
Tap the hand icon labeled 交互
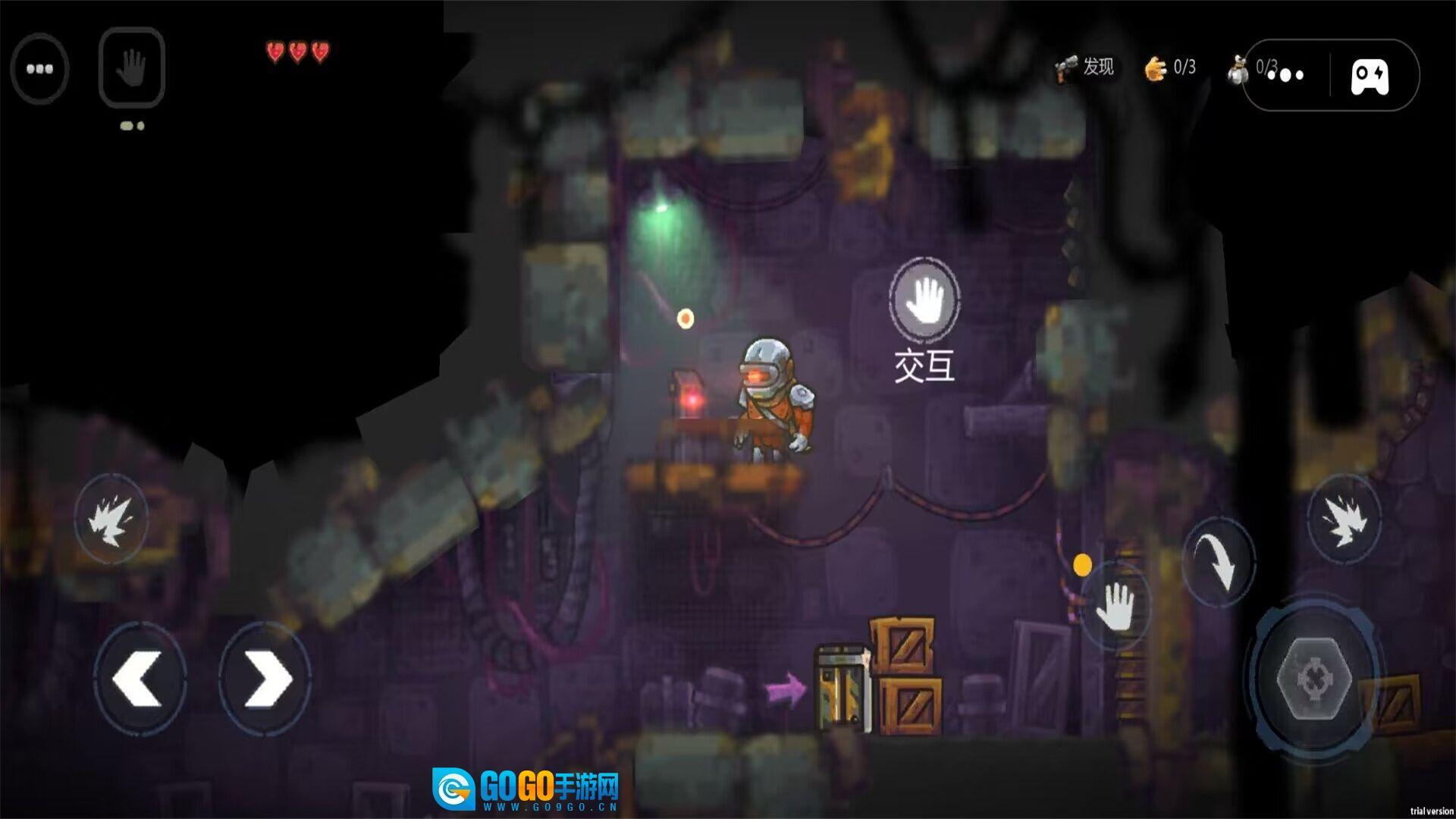coord(924,300)
